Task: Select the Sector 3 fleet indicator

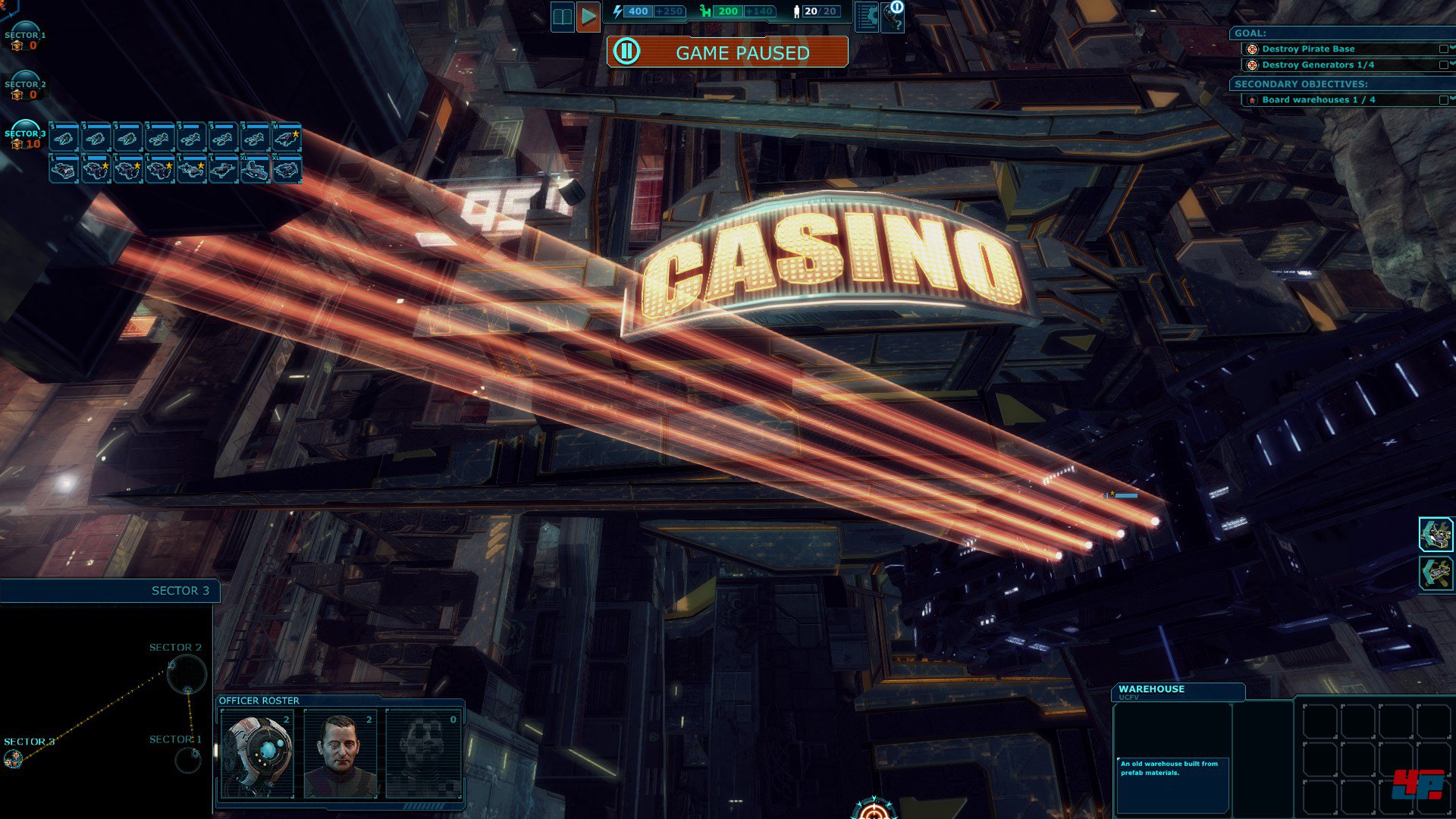Action: (25, 135)
